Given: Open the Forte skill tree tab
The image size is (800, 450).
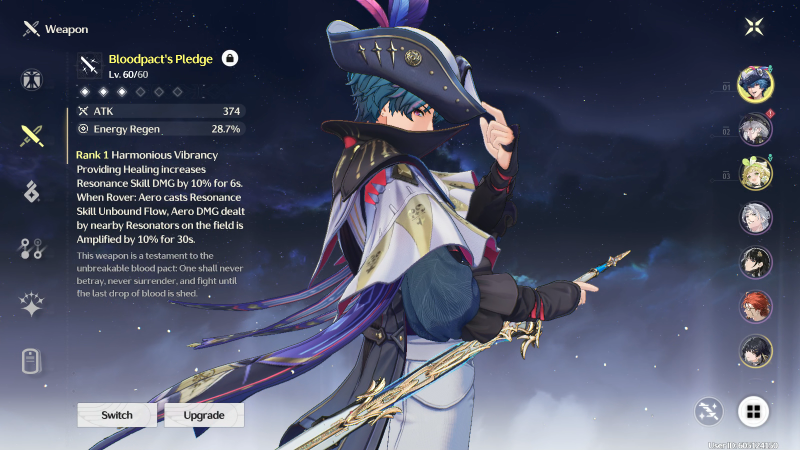Looking at the screenshot, I should (x=31, y=249).
